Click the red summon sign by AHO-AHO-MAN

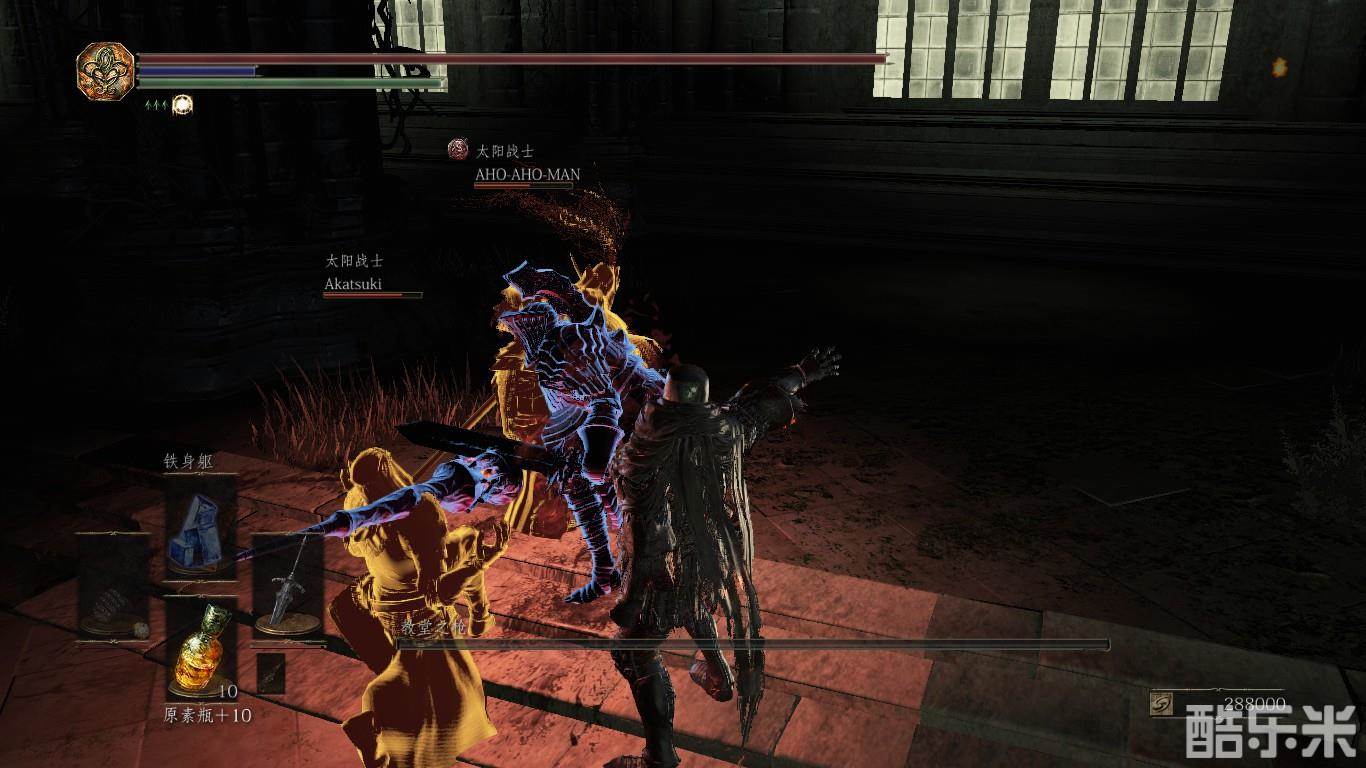click(x=458, y=151)
